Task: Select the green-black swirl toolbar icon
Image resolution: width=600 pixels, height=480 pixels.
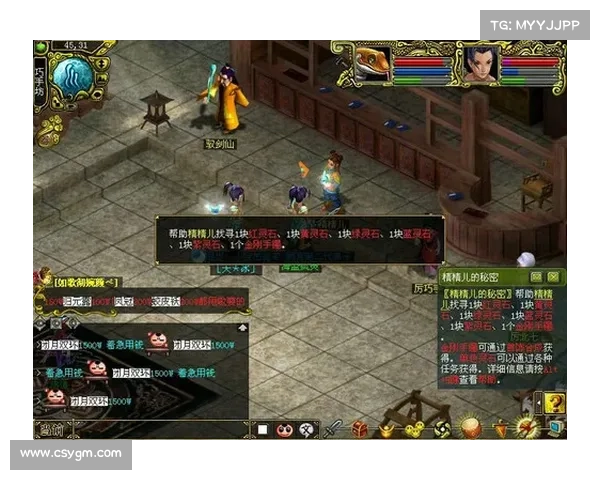Action: click(x=442, y=429)
